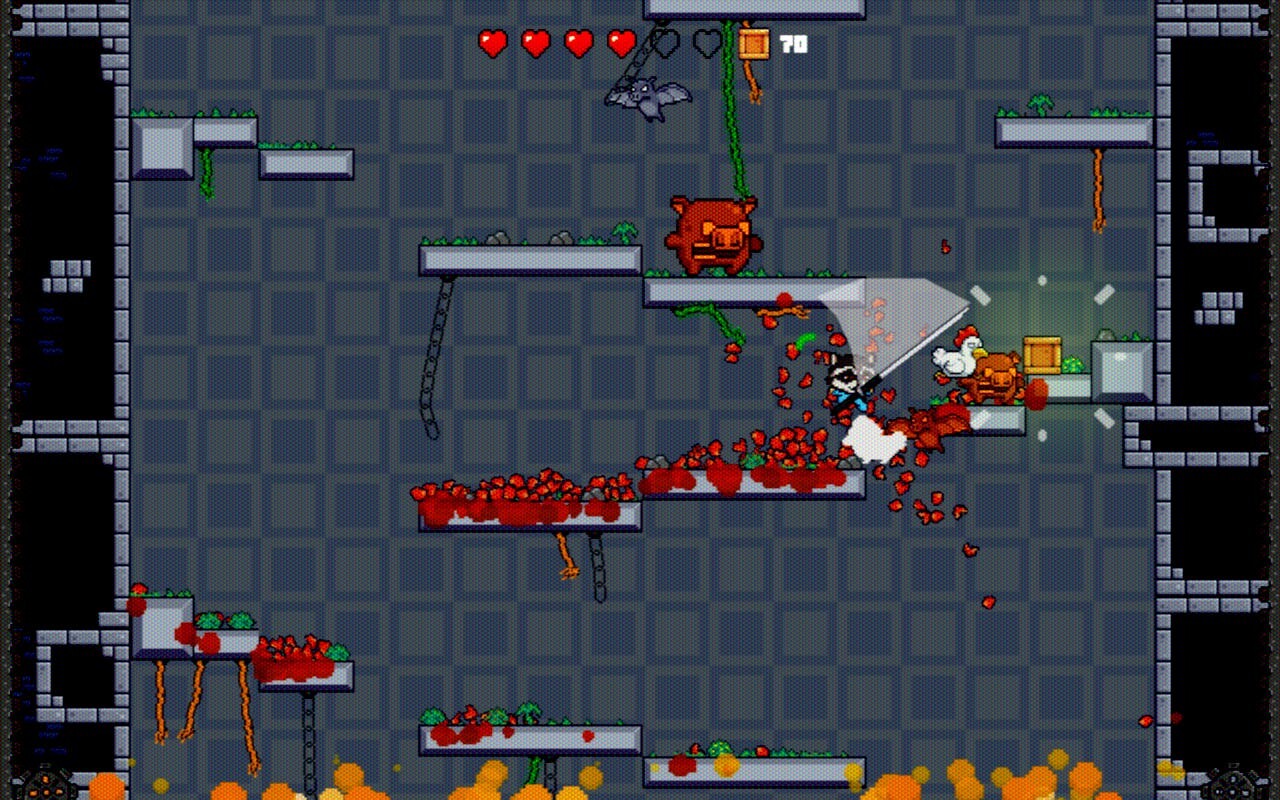The width and height of the screenshot is (1280, 800).
Task: Click the glowing green gem block on the right
Action: point(1073,363)
